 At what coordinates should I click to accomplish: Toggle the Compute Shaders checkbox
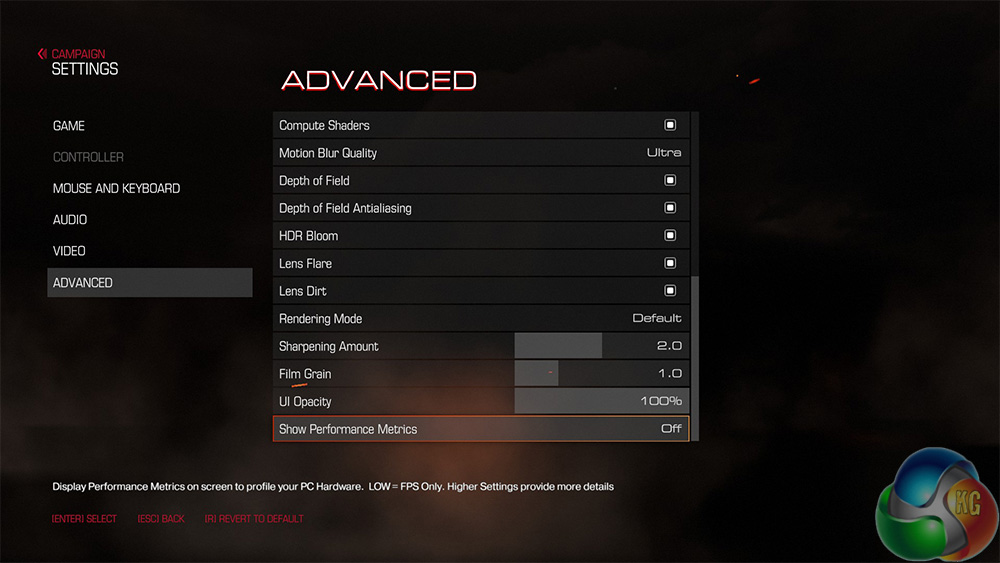(x=670, y=125)
